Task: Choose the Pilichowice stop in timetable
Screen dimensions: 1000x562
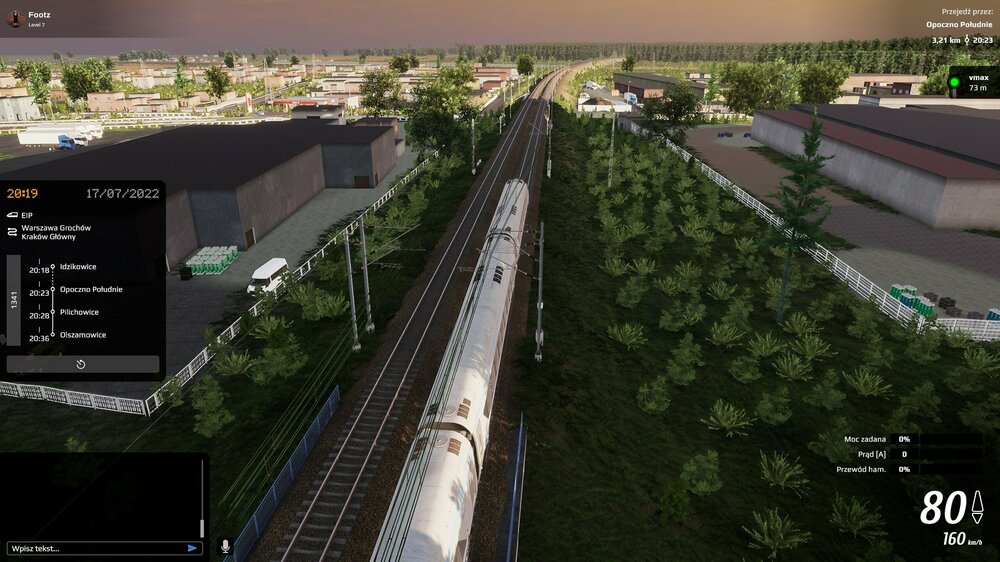Action: point(81,312)
